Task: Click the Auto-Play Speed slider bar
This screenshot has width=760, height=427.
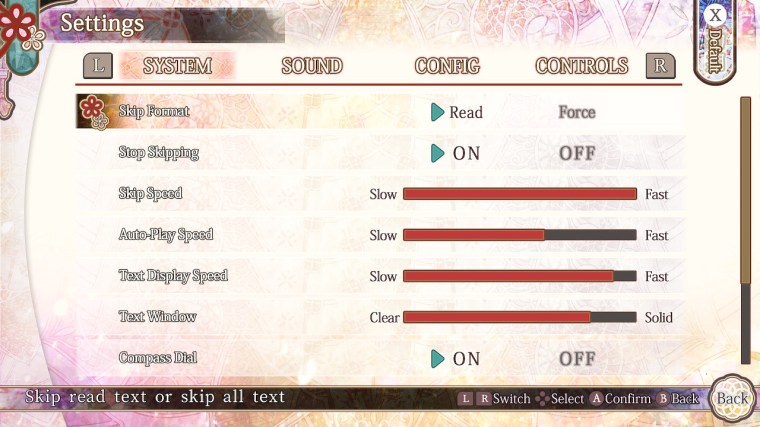Action: click(x=519, y=235)
